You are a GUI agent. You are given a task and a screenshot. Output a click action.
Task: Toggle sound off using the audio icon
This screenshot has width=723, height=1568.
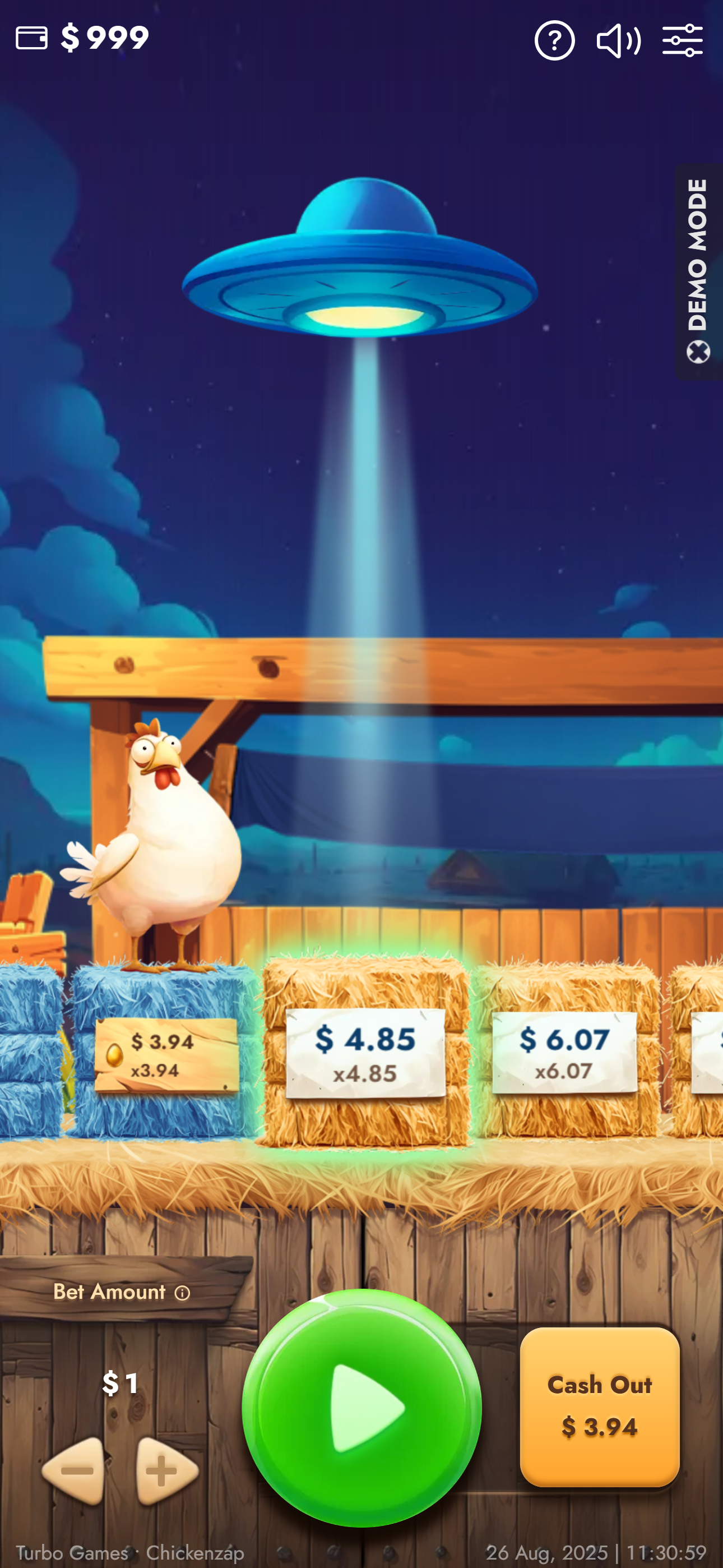(619, 40)
